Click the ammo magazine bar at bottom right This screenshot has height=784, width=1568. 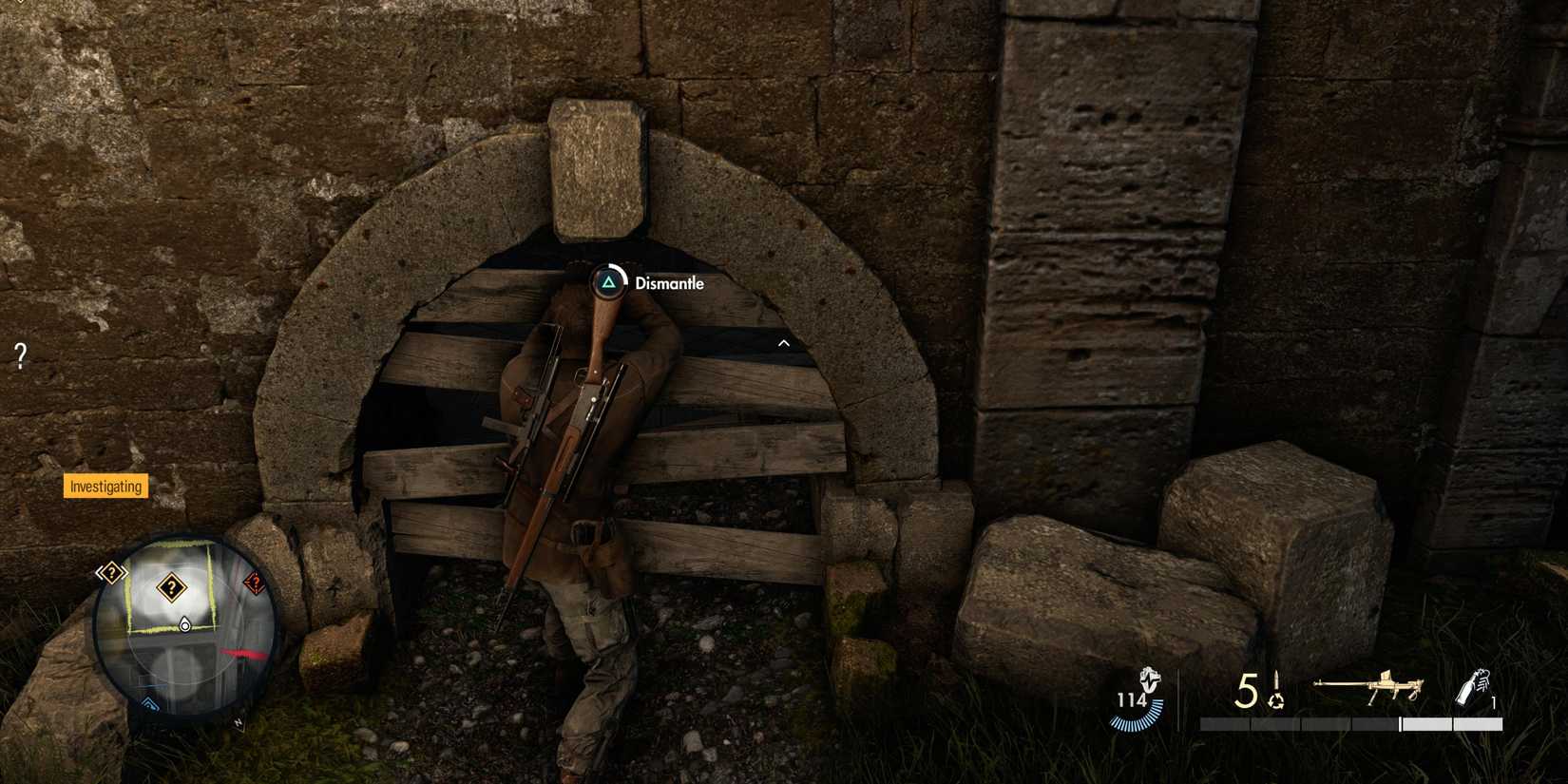[1349, 723]
